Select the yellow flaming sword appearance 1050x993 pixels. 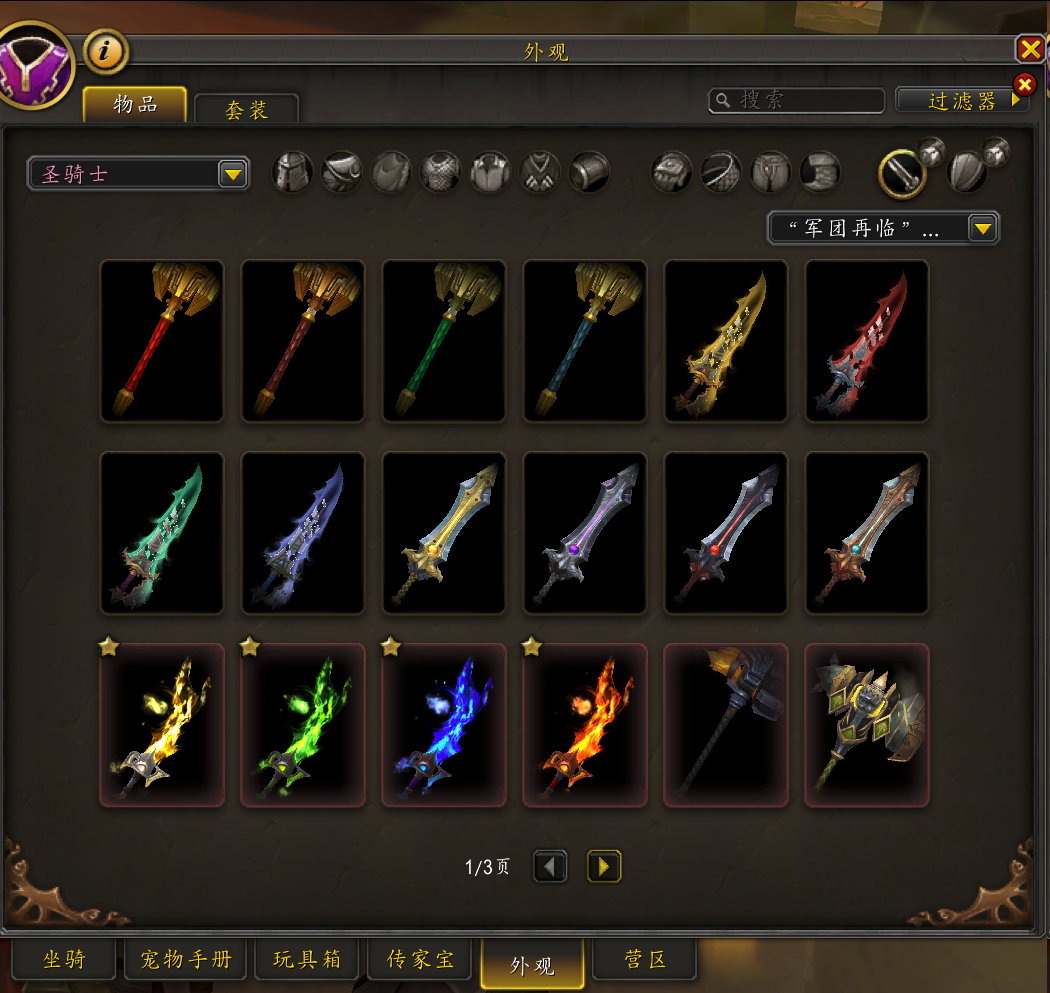click(162, 725)
